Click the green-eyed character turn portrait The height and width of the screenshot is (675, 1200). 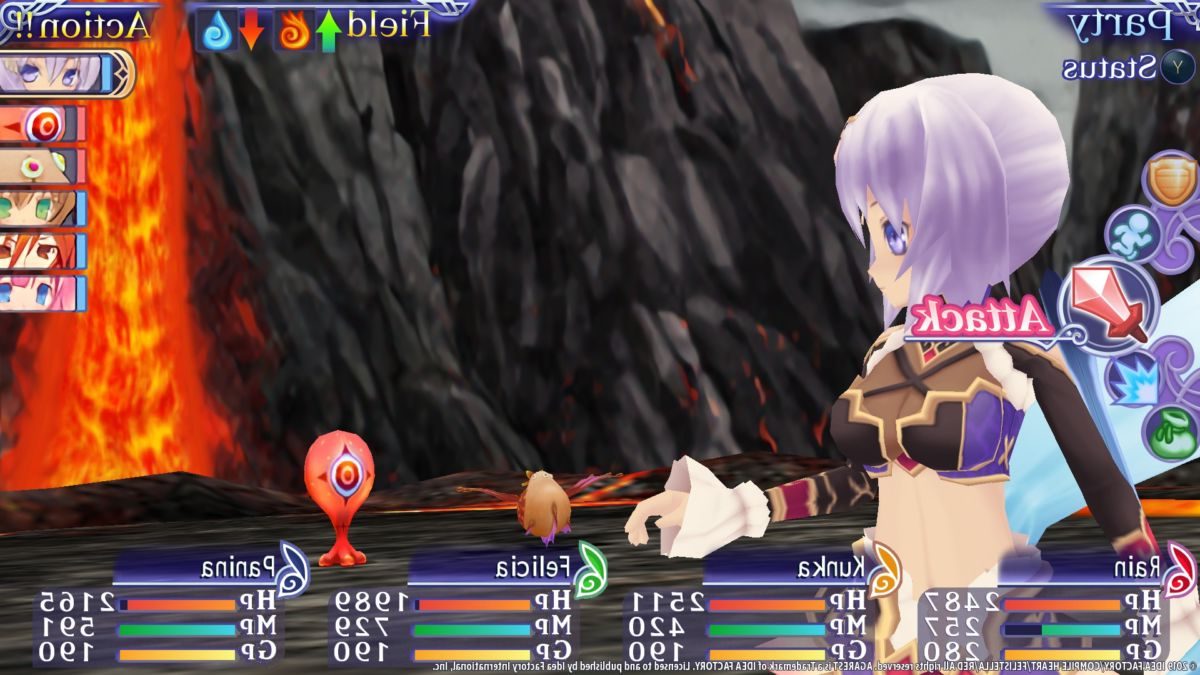coord(42,209)
